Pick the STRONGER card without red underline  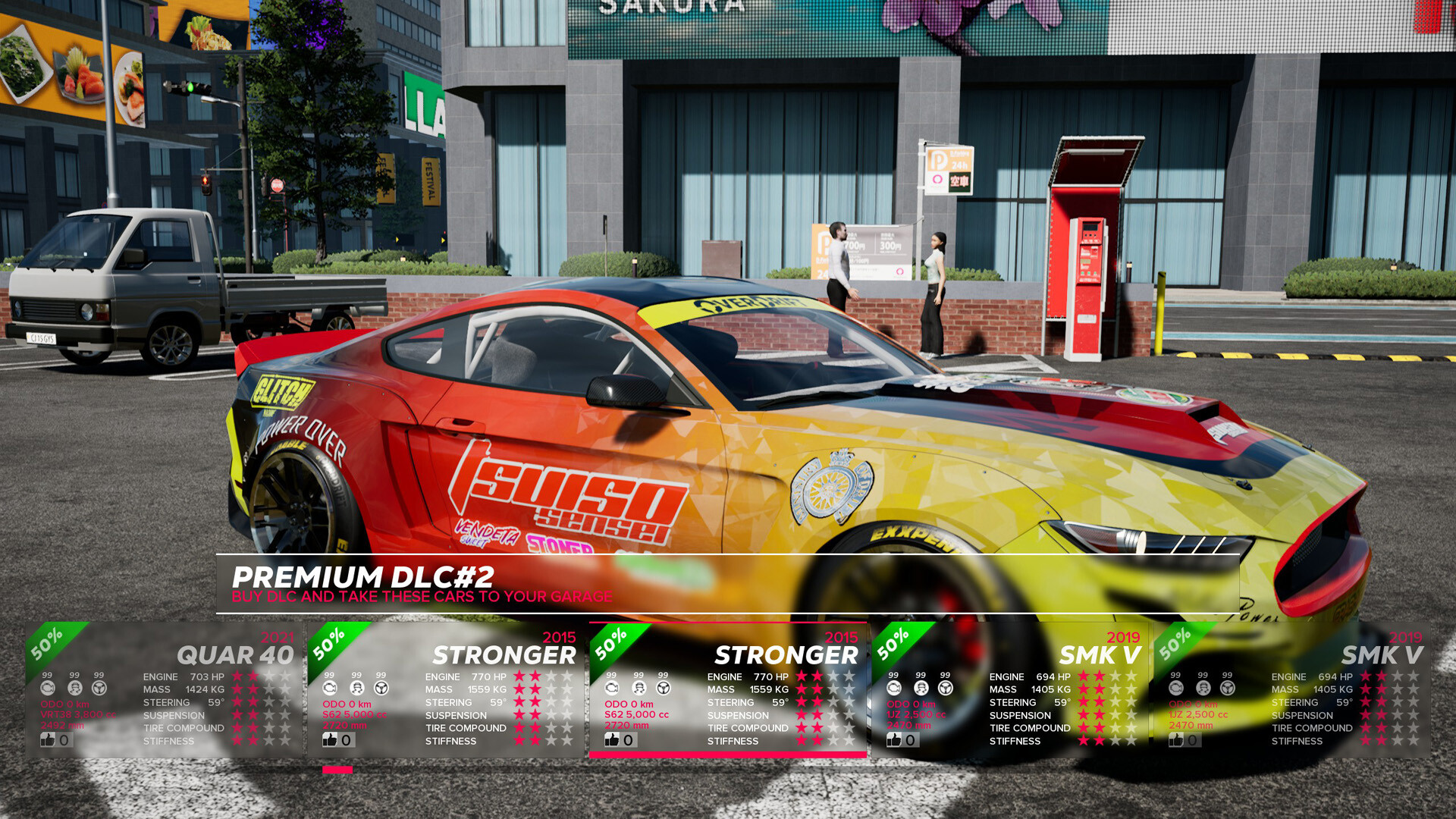(446, 690)
